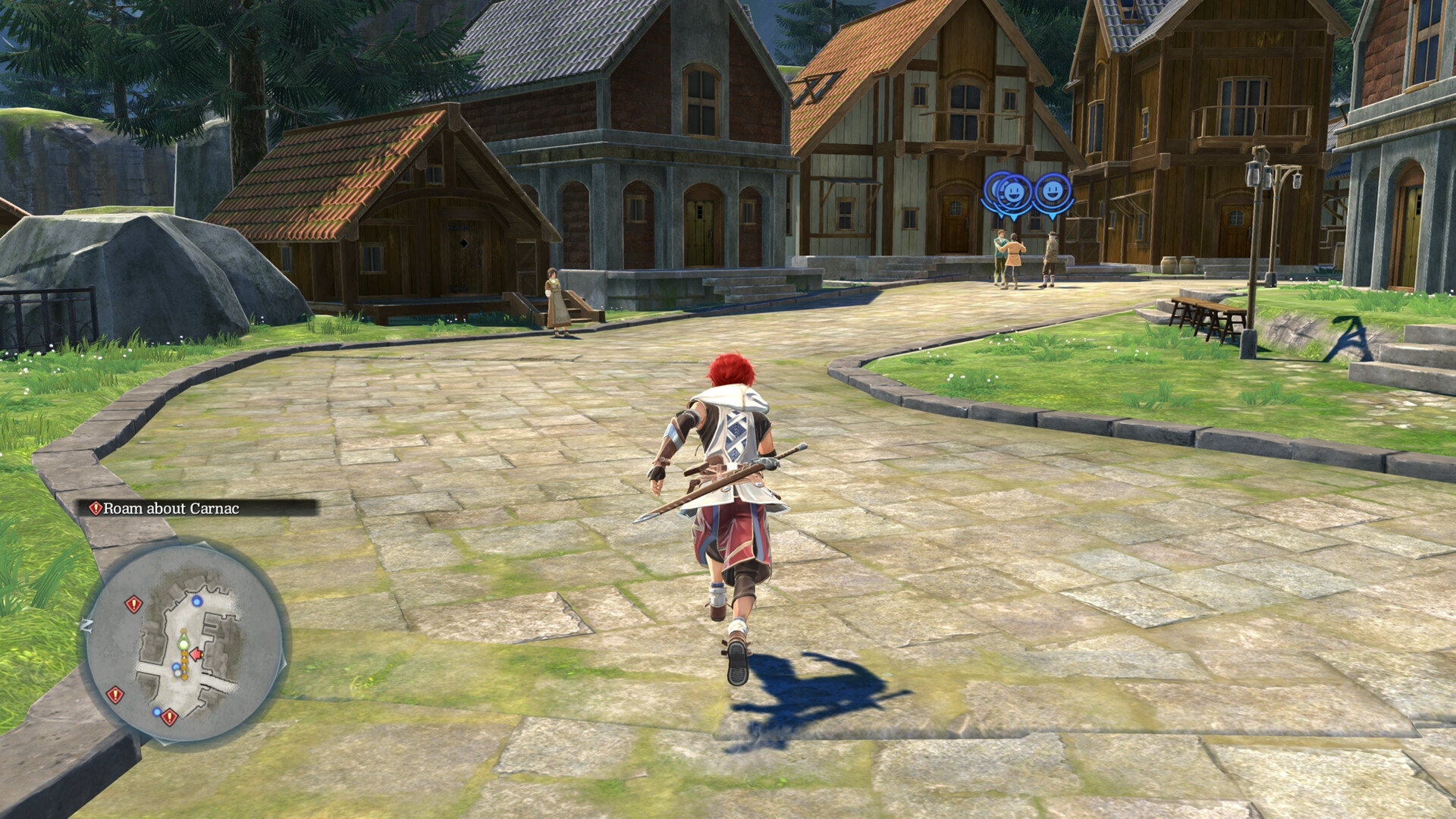Select the green player marker on the minimap
The width and height of the screenshot is (1456, 819).
[x=183, y=644]
